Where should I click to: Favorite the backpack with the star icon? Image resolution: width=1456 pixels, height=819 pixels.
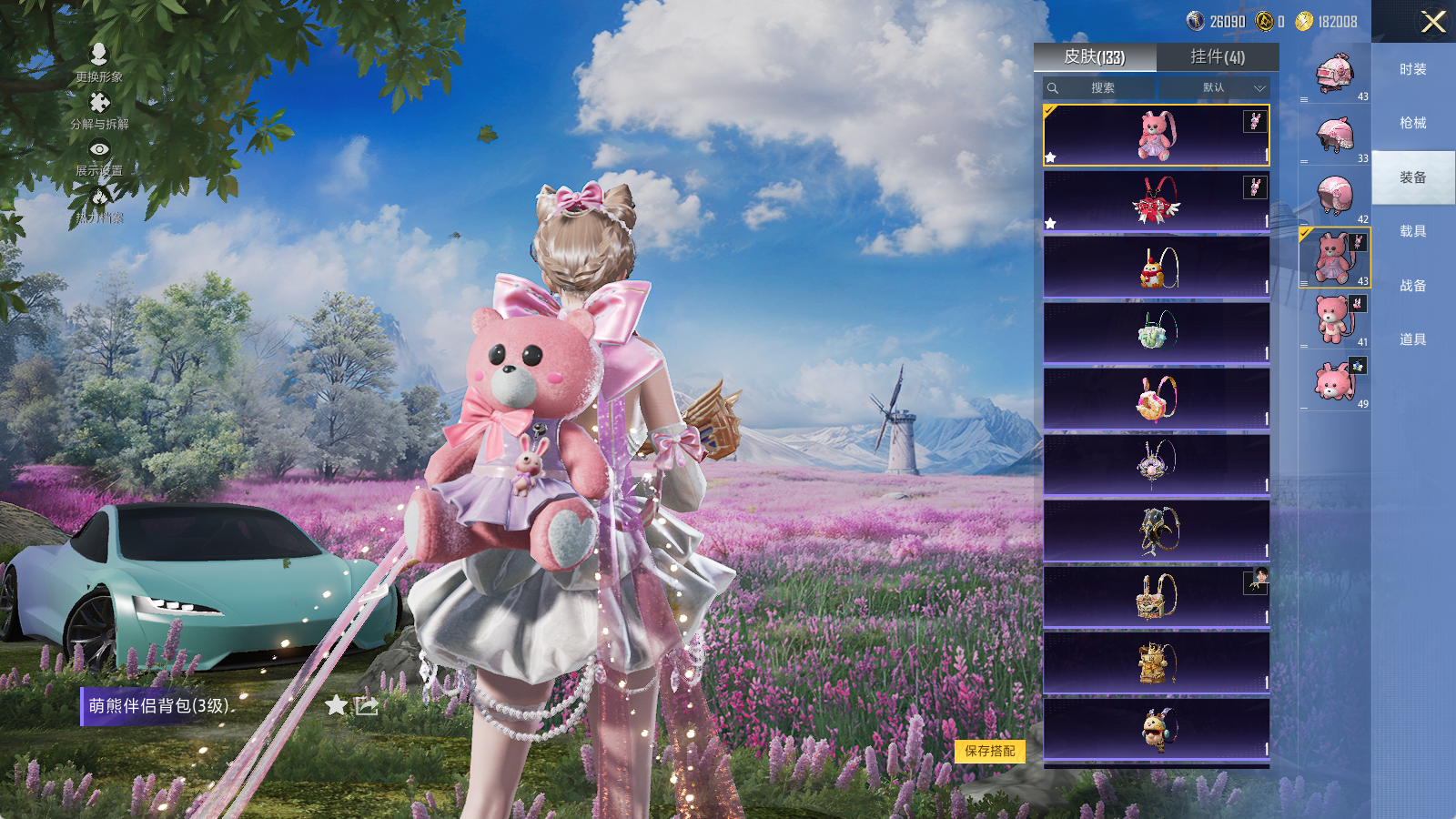click(336, 705)
